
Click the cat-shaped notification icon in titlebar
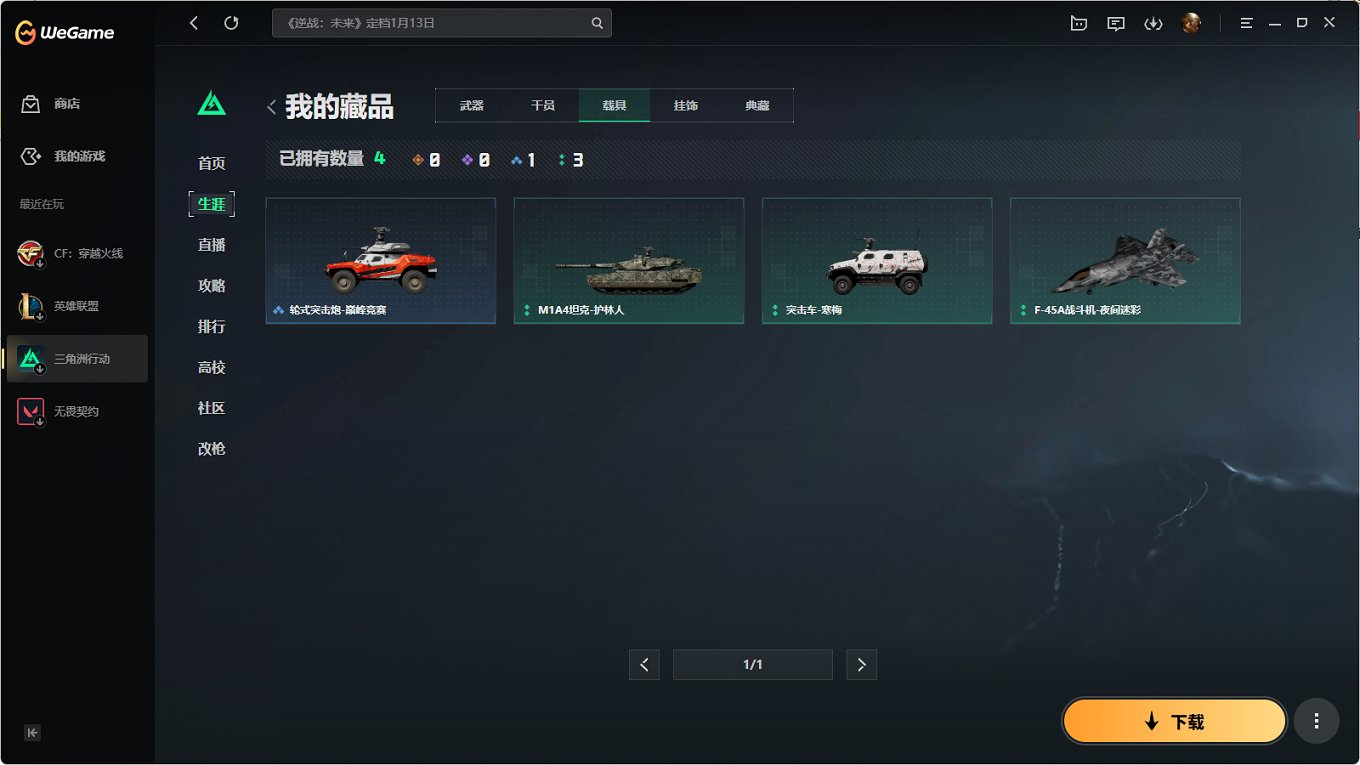(1078, 22)
